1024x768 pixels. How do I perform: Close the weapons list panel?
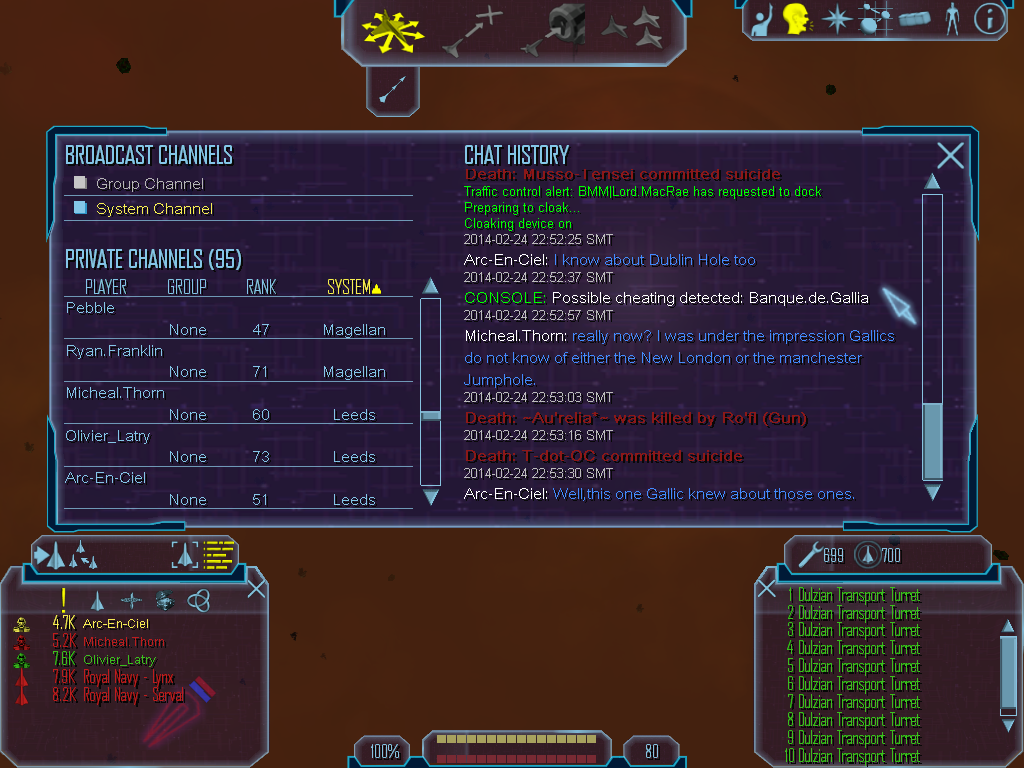(x=766, y=588)
